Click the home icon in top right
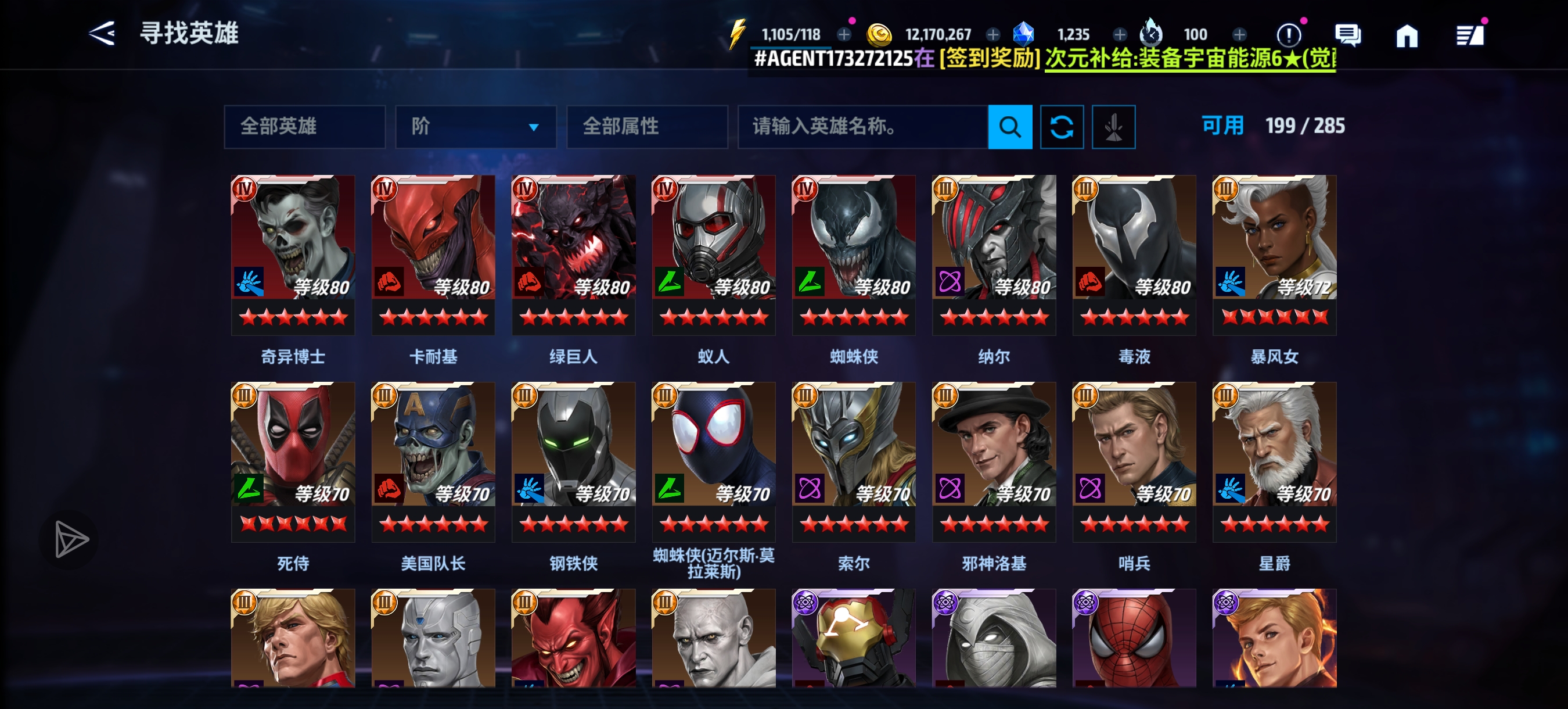 pos(1408,35)
